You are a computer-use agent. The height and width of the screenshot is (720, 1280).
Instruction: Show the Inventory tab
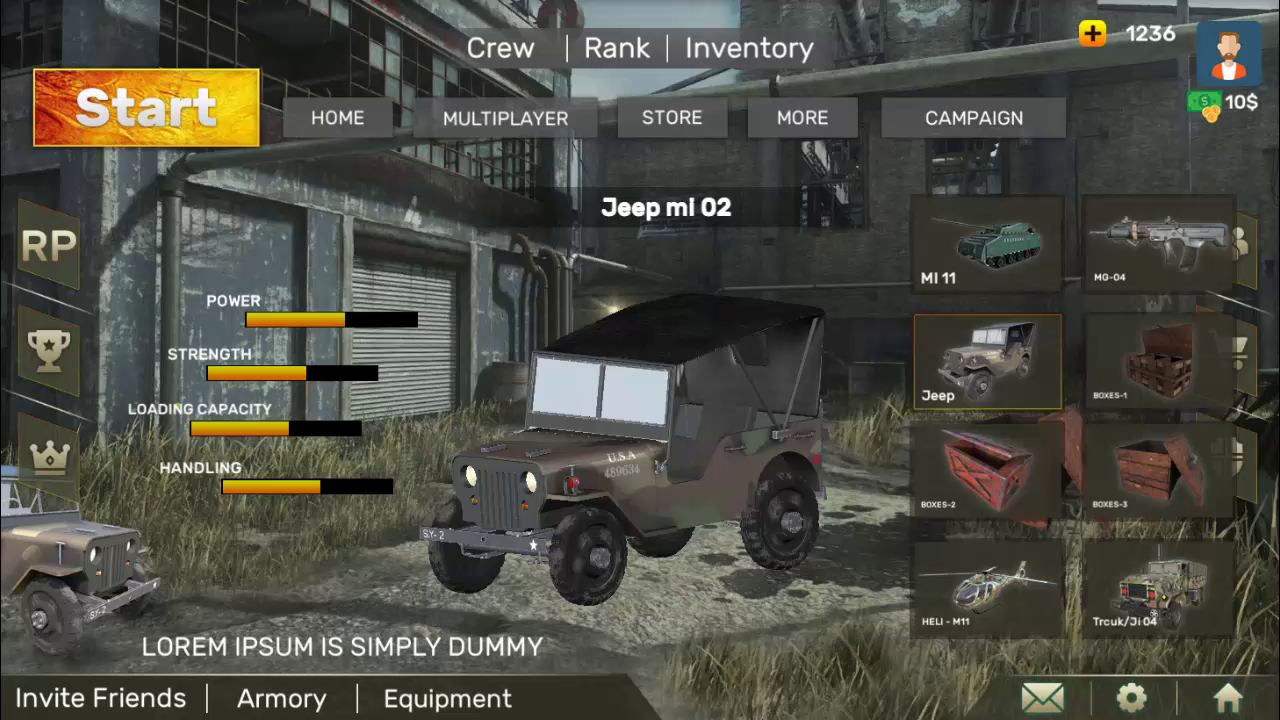click(x=749, y=48)
